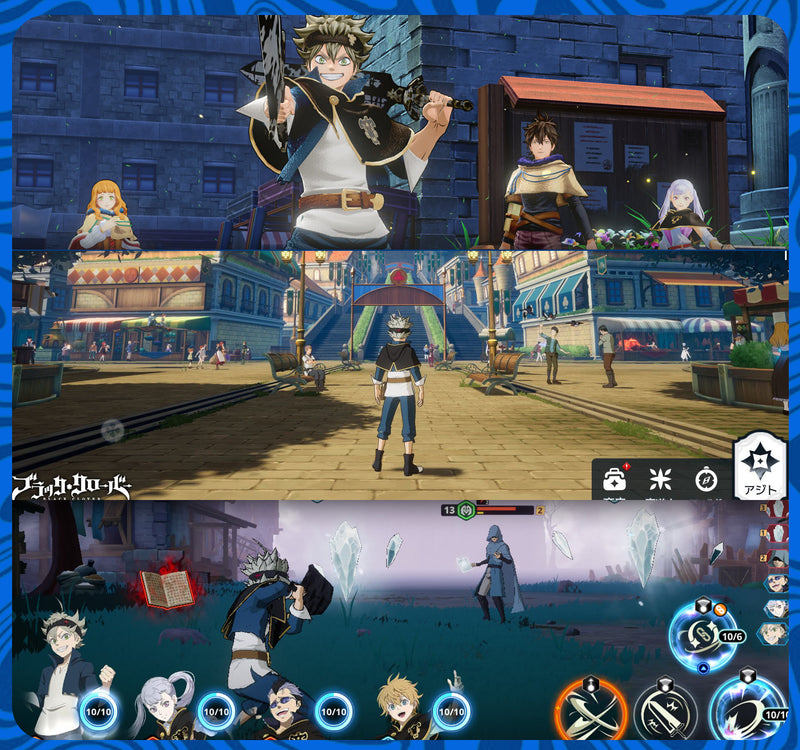Viewport: 800px width, 750px height.
Task: Use the sword attack skill
Action: 665,710
